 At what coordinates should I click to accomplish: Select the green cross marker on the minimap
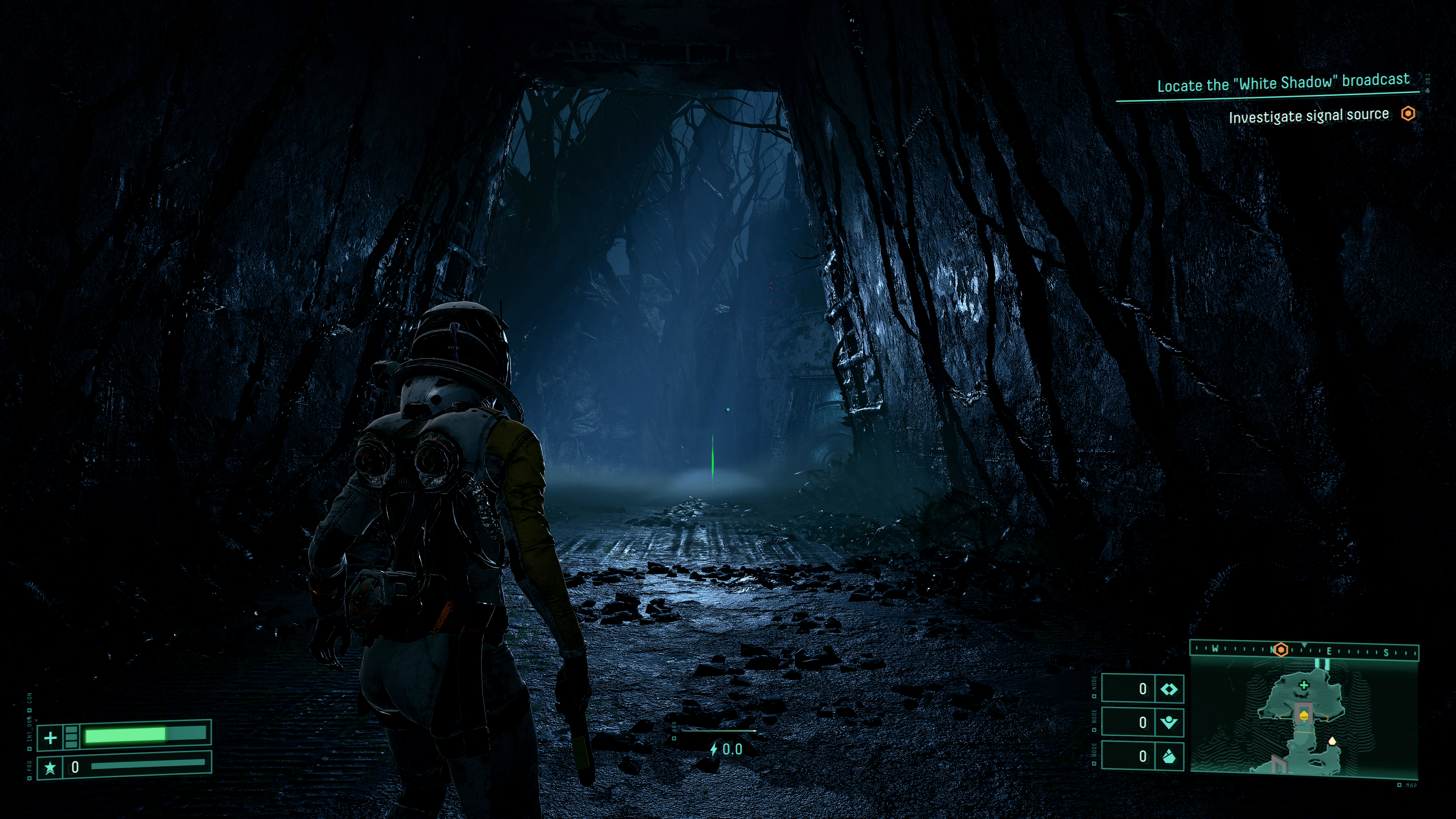pyautogui.click(x=1304, y=686)
